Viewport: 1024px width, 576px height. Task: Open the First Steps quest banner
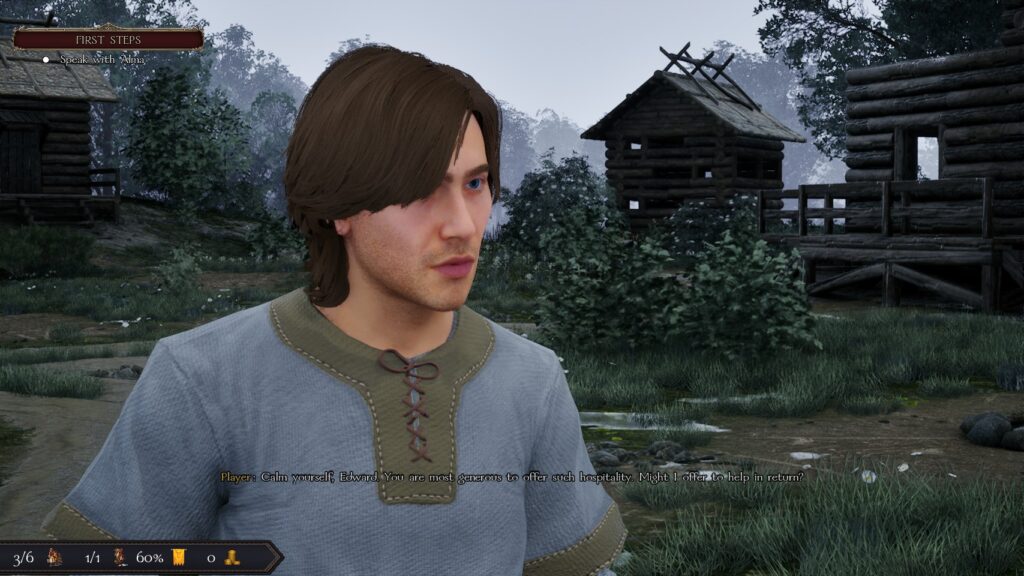(x=108, y=39)
